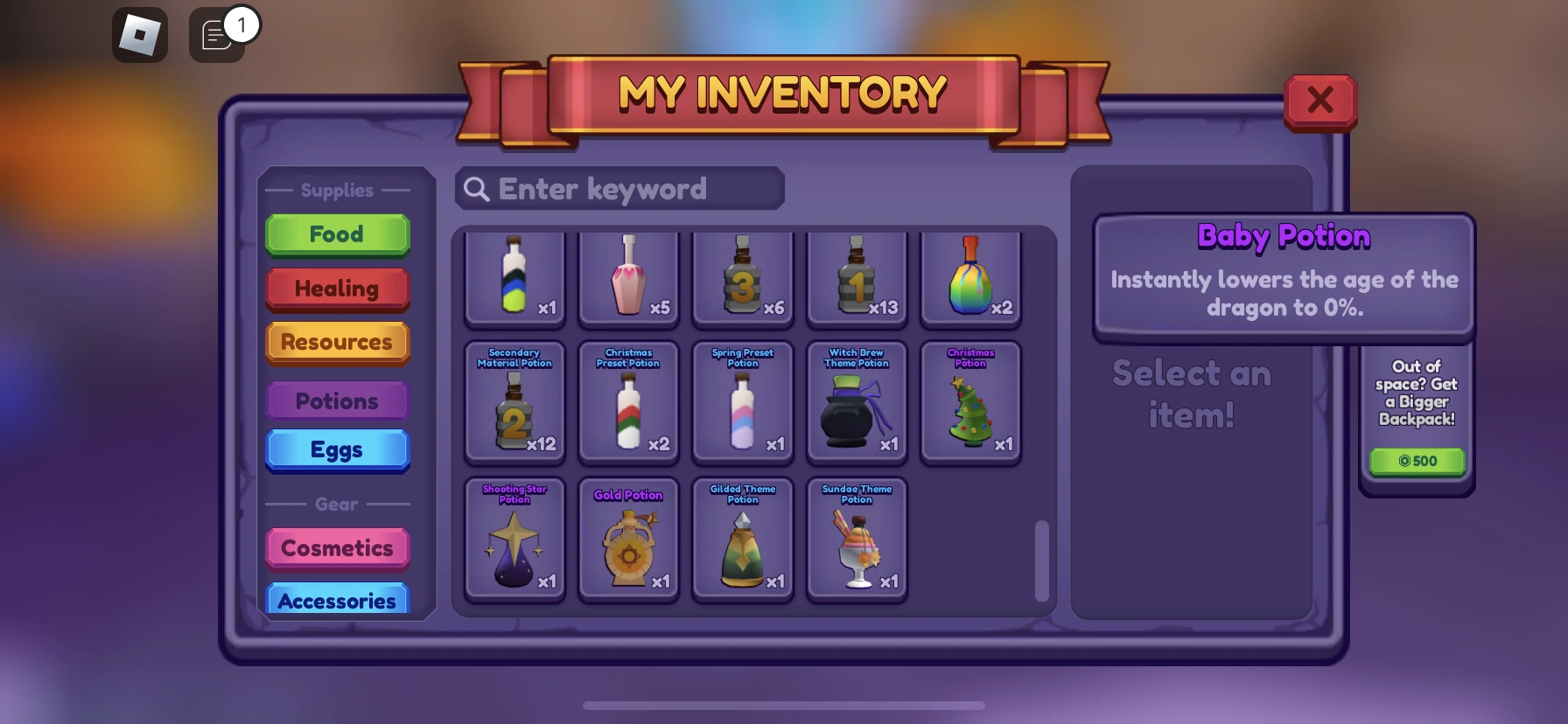Select the Witch Brew Theme Potion cauldron icon
This screenshot has width=1568, height=724.
pos(856,411)
